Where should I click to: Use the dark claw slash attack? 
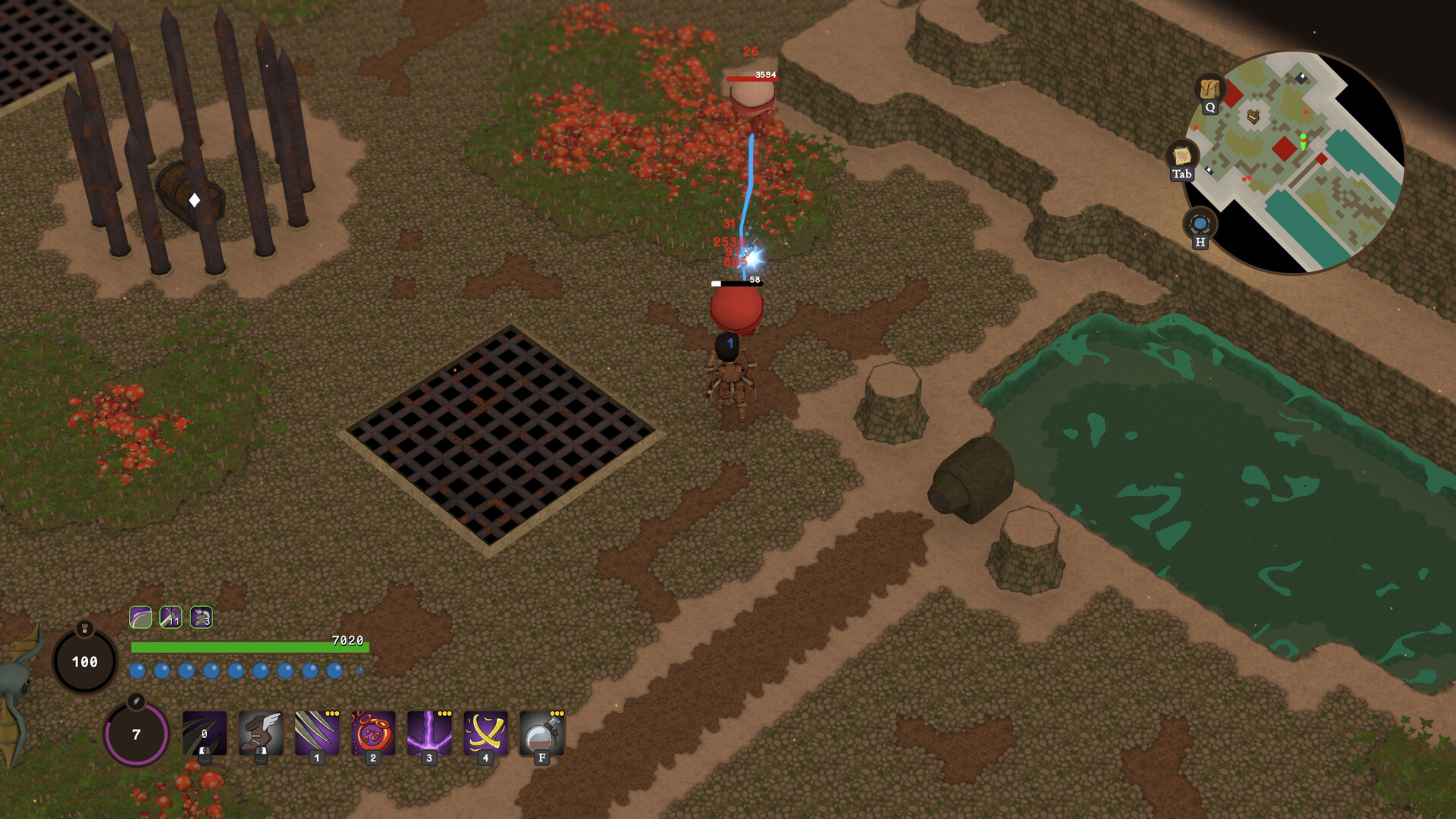pos(204,733)
